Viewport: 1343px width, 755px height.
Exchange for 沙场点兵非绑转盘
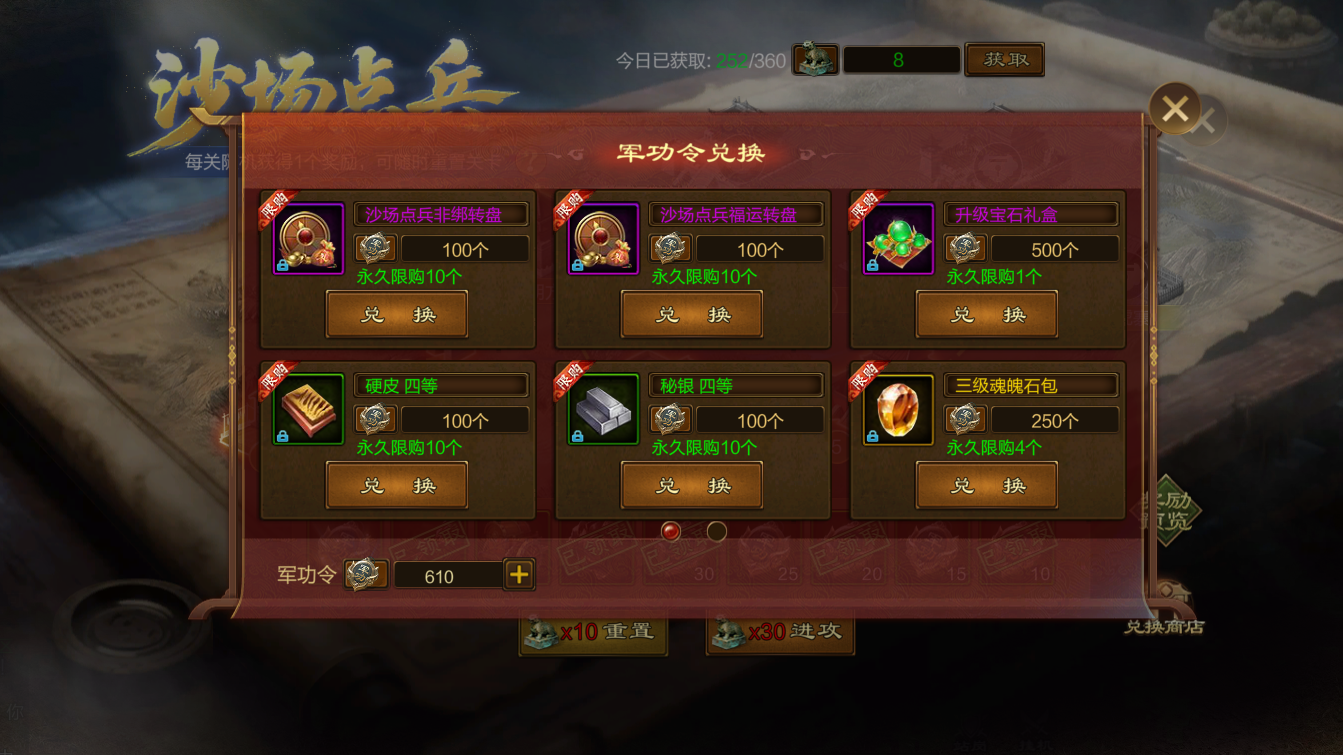(397, 315)
